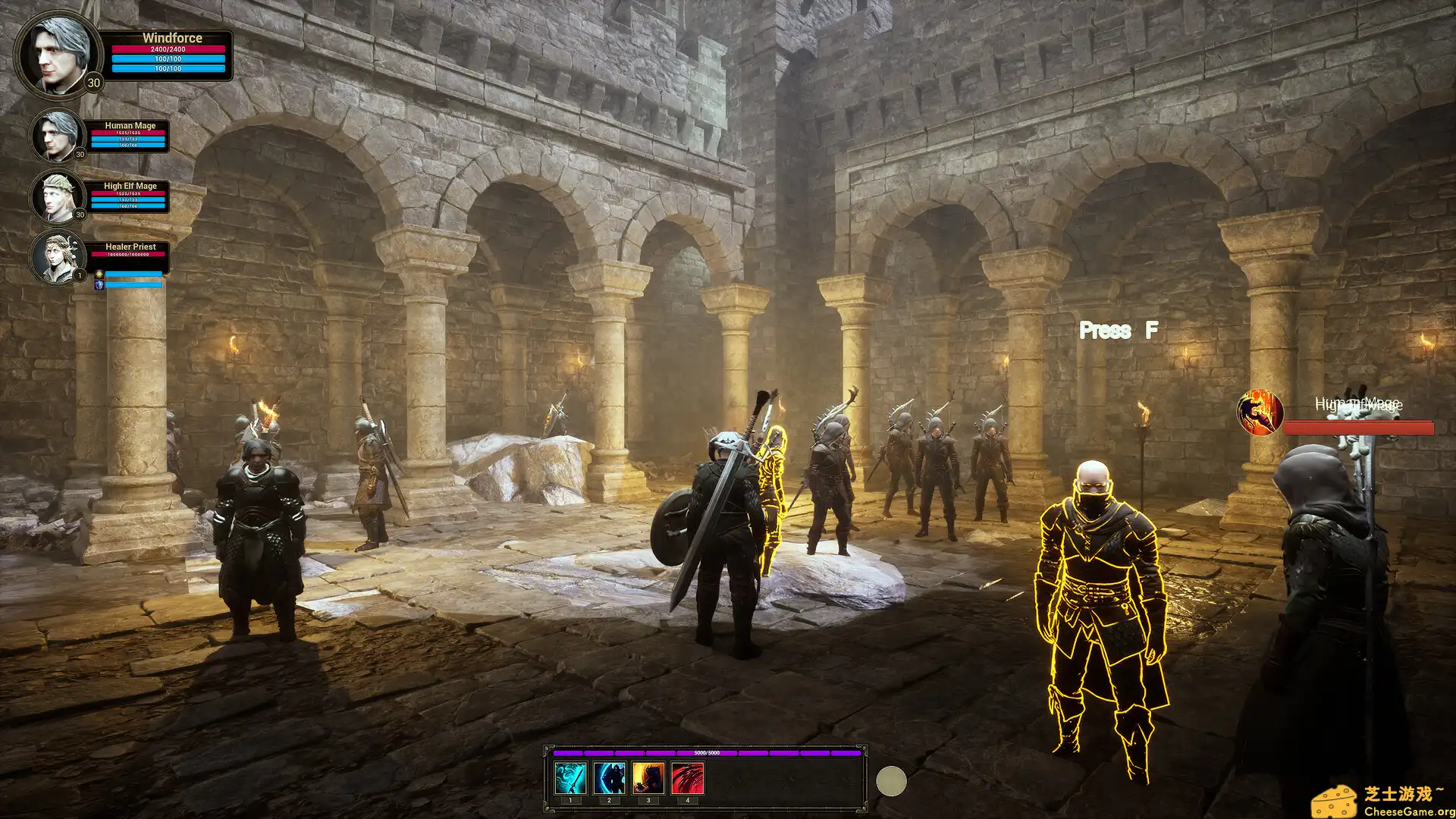The image size is (1456, 819).
Task: Click the purple 5000/5000 mana bar
Action: point(705,755)
